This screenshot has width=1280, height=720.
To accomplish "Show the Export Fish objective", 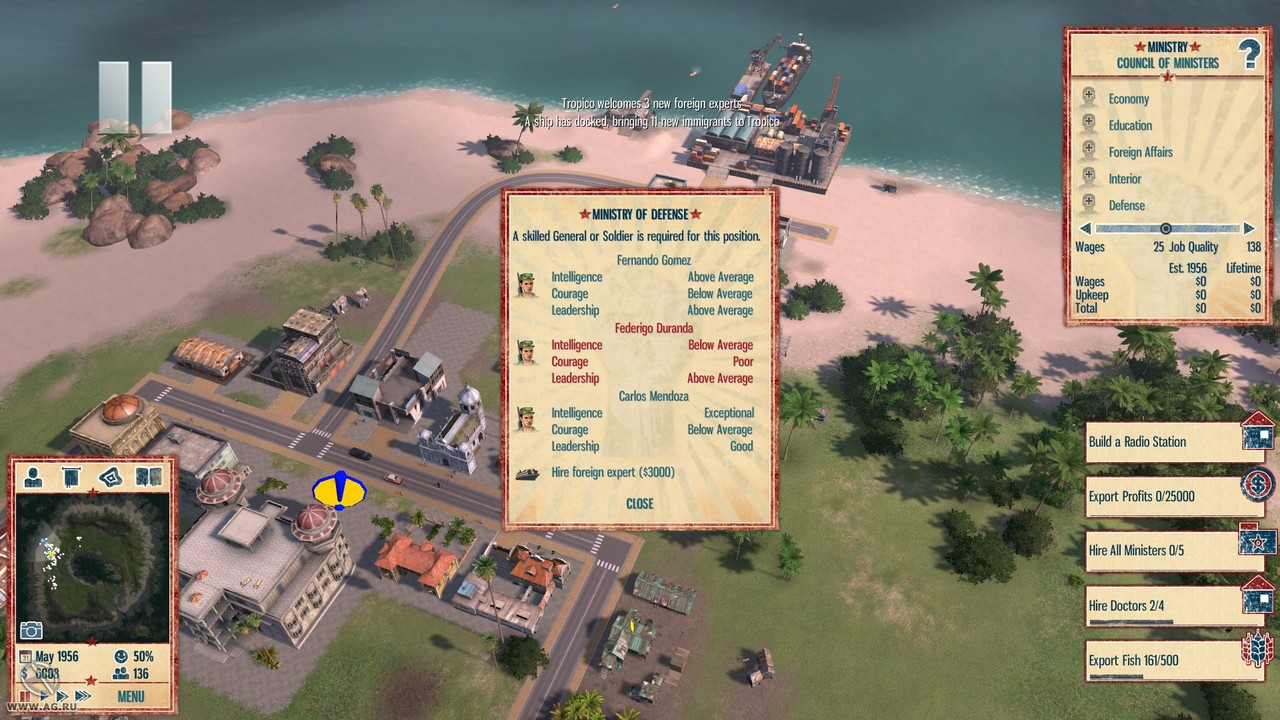I will pos(1164,660).
